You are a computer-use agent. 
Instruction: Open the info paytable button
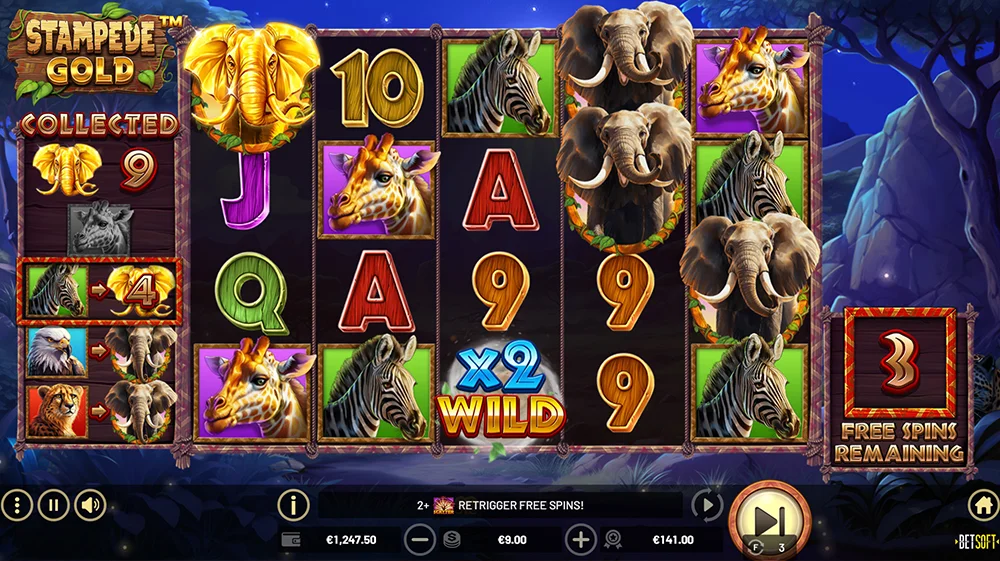coord(293,505)
